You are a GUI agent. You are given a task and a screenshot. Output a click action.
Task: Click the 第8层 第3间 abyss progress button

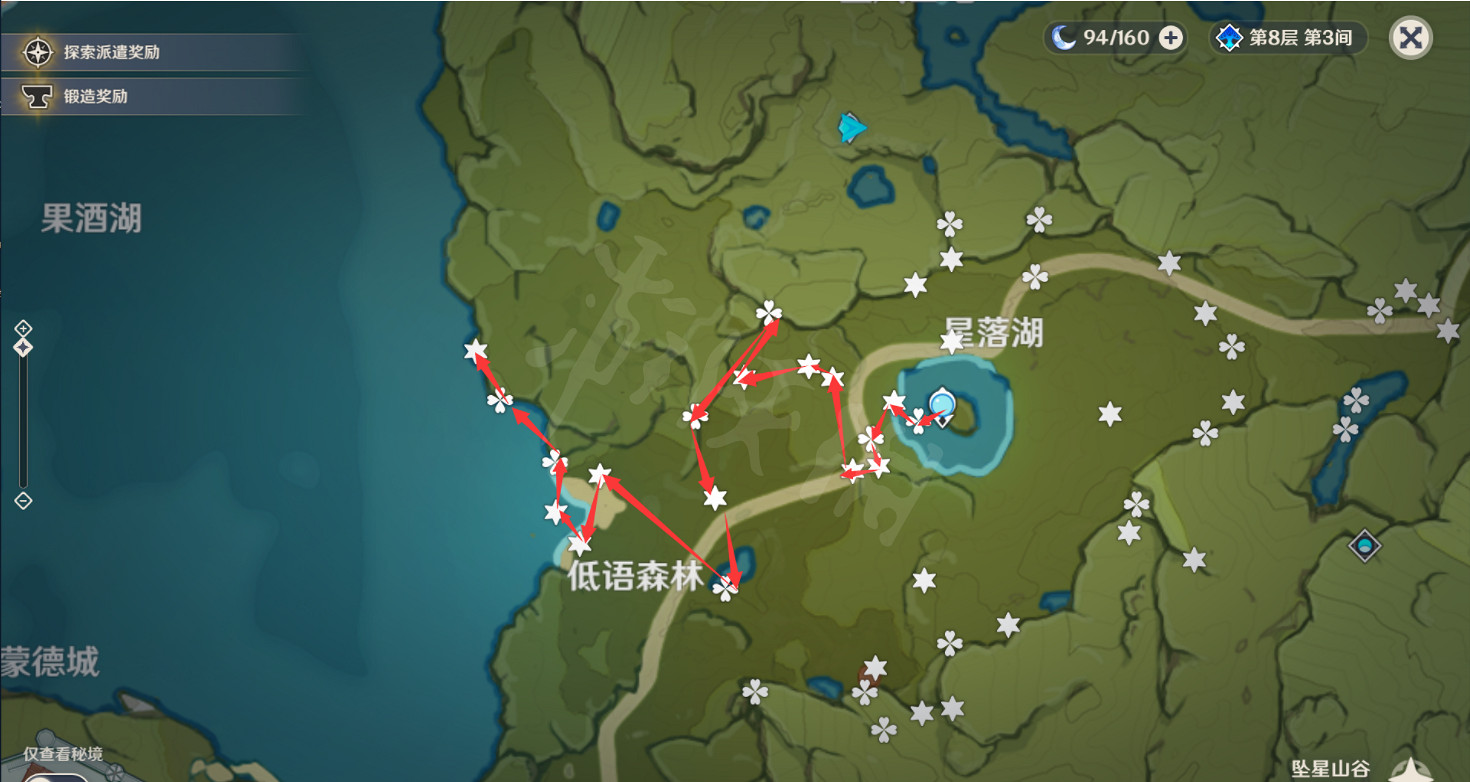pyautogui.click(x=1300, y=38)
